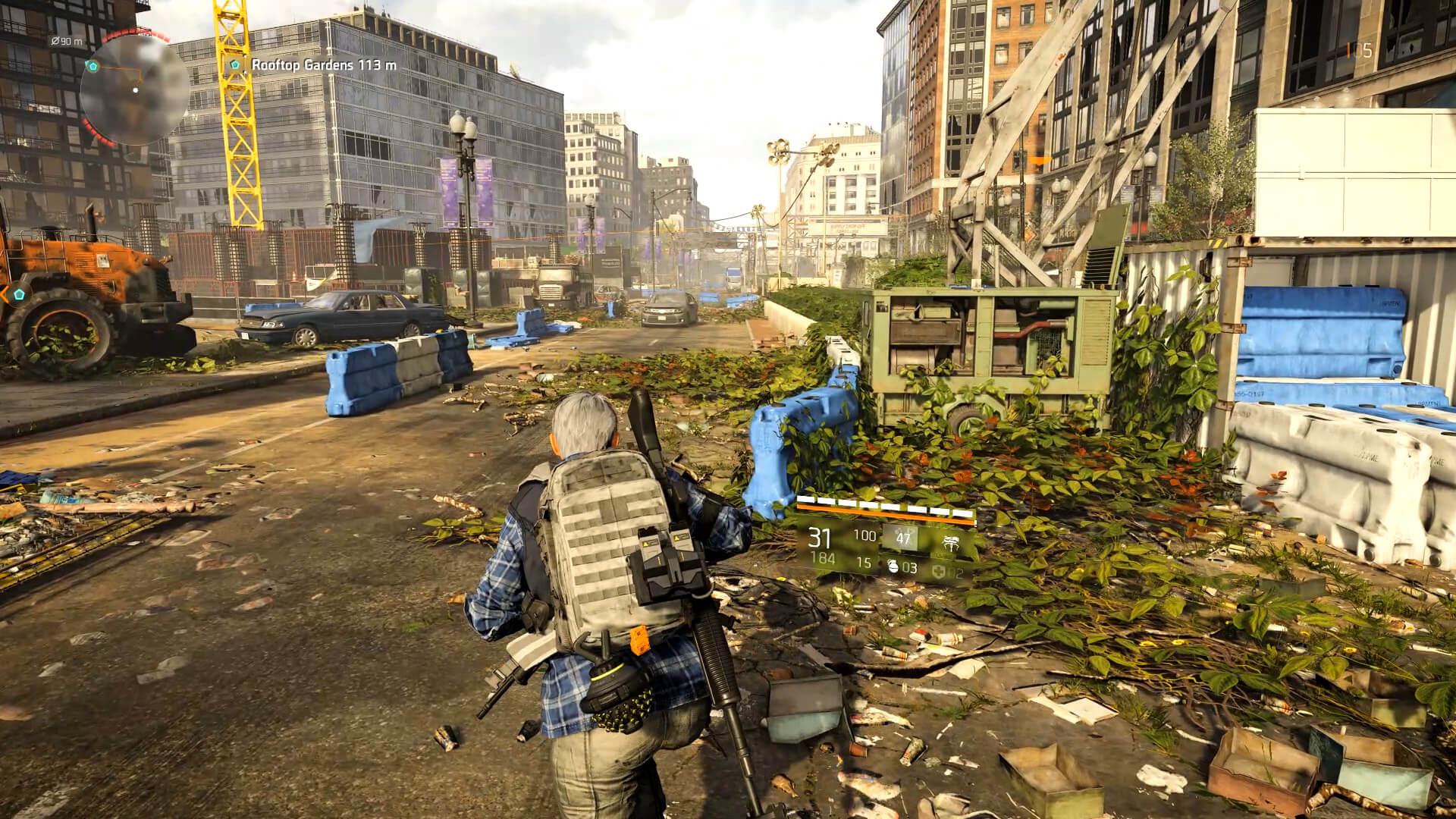Select the player dot at the minimap center
This screenshot has width=1456, height=819.
pos(135,89)
